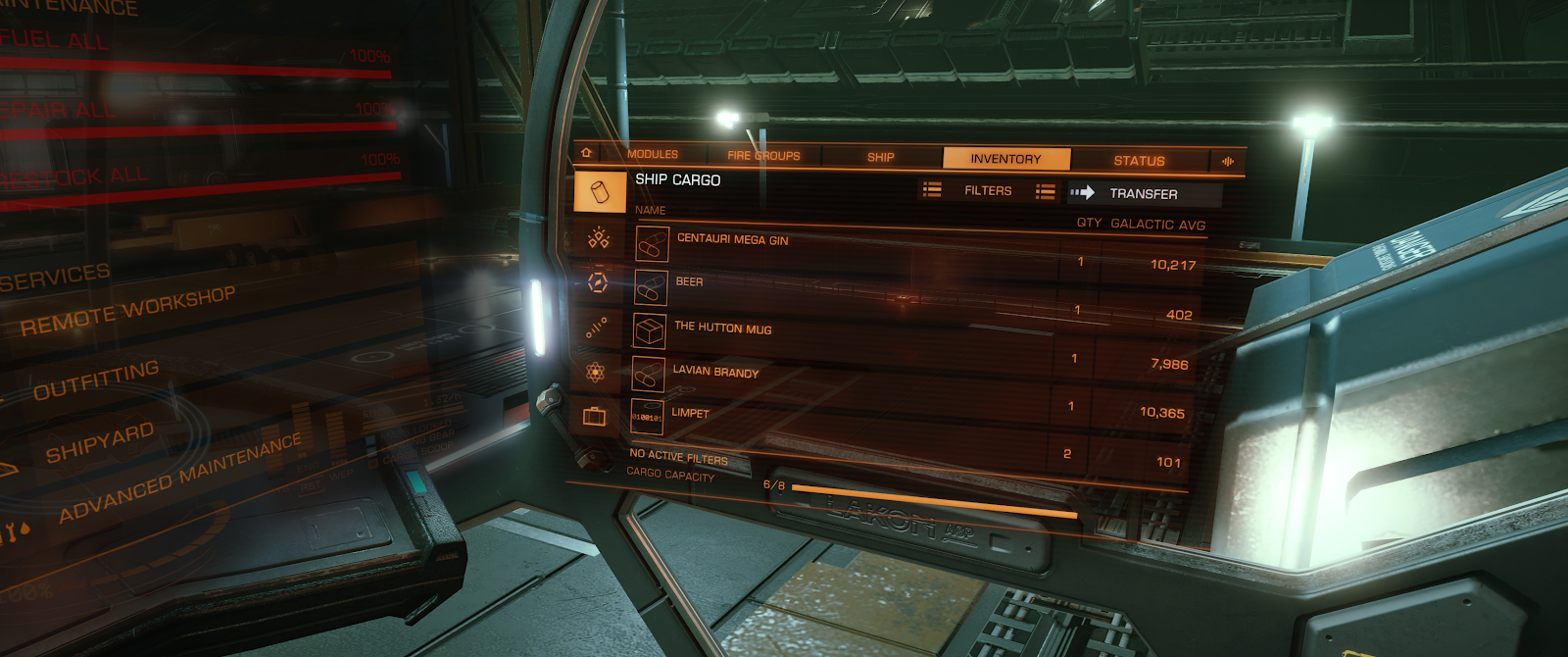Viewport: 1568px width, 657px height.
Task: Open the briefcase category icon
Action: pyautogui.click(x=594, y=417)
